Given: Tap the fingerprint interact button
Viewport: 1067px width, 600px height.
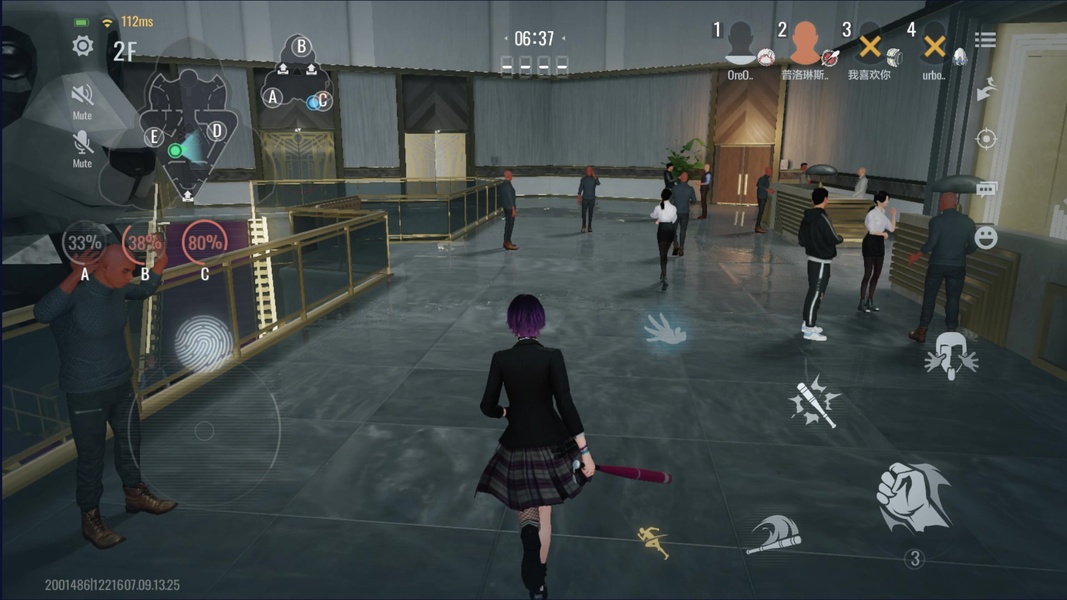Looking at the screenshot, I should tap(203, 344).
